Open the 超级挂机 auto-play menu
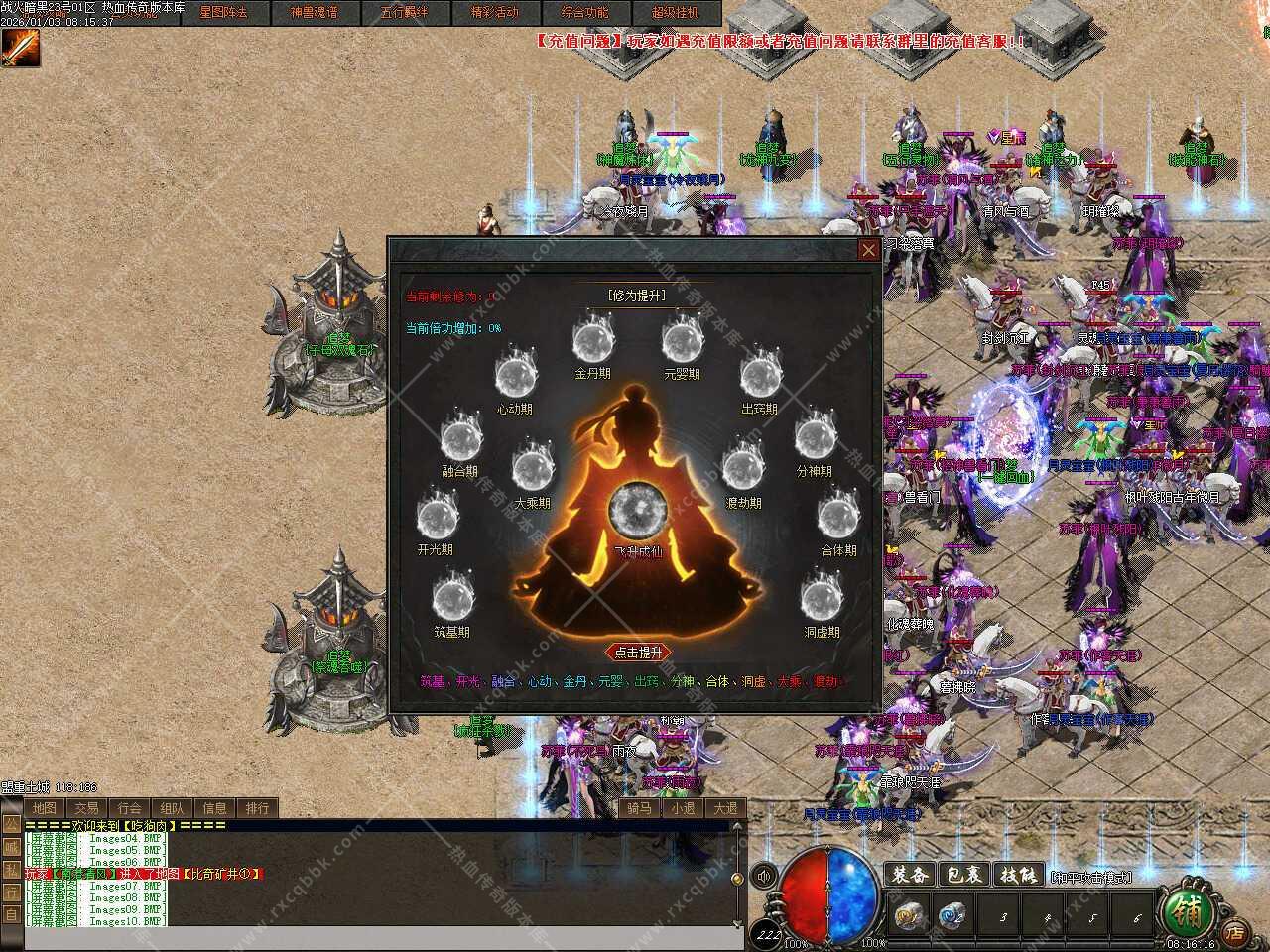The height and width of the screenshot is (952, 1270). click(x=676, y=13)
